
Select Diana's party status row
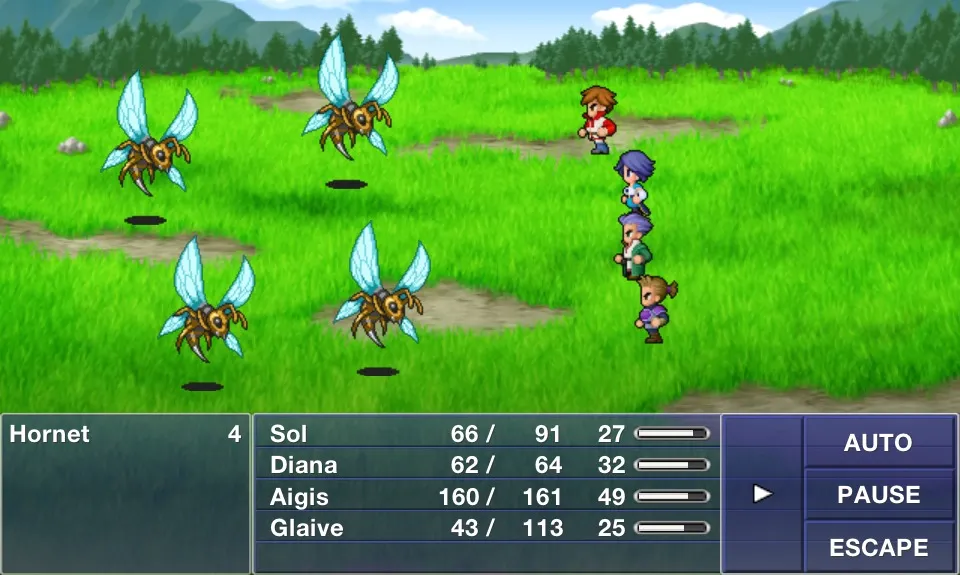pos(486,465)
